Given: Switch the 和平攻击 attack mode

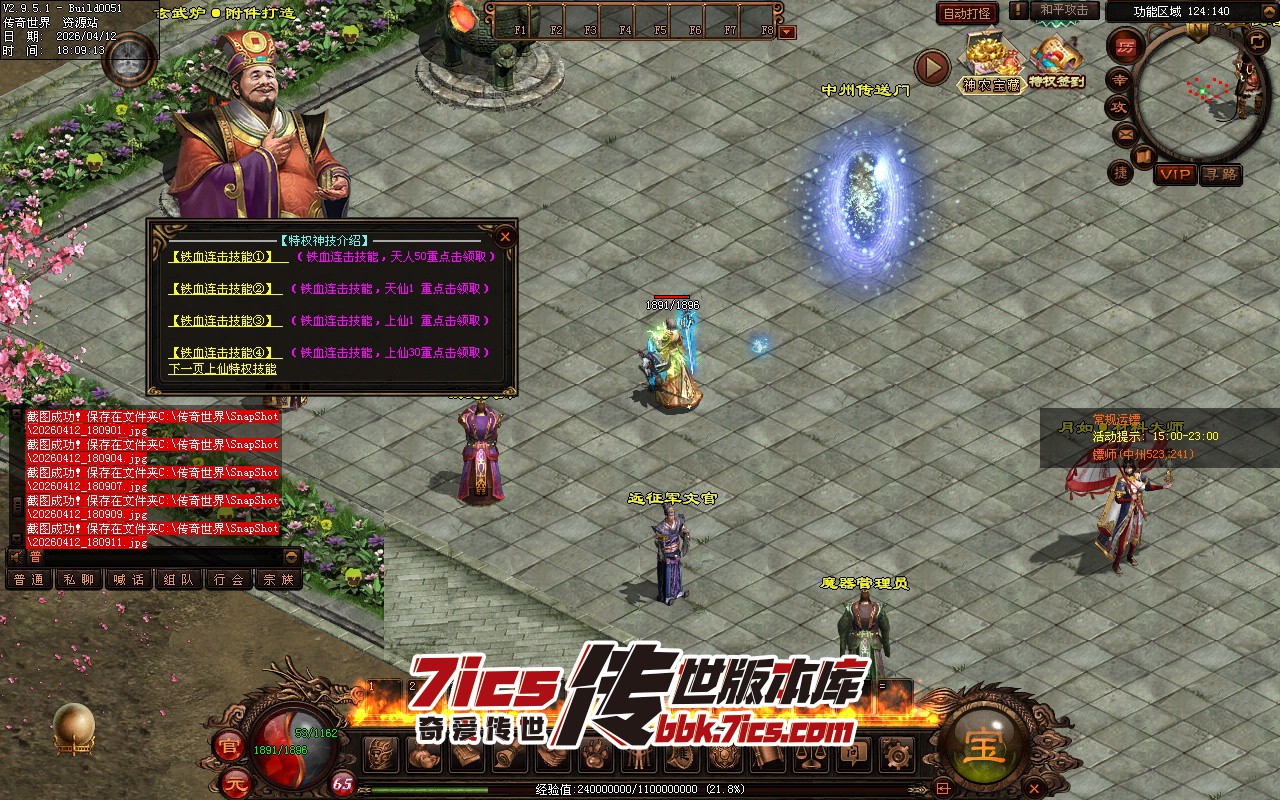Looking at the screenshot, I should click(x=1063, y=10).
